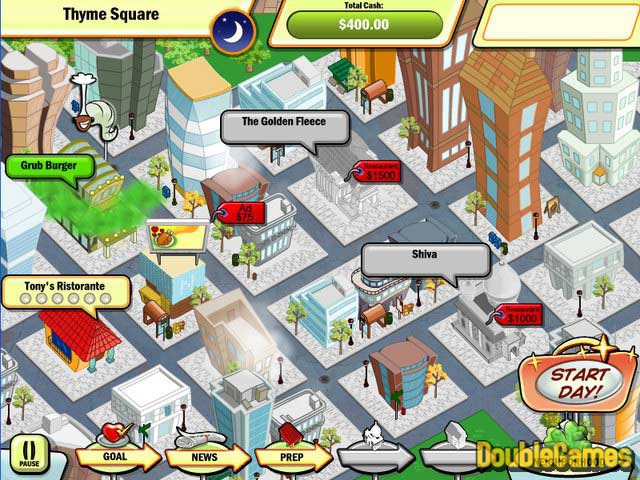Open the Goal step arrow
640x480 pixels.
[x=118, y=458]
